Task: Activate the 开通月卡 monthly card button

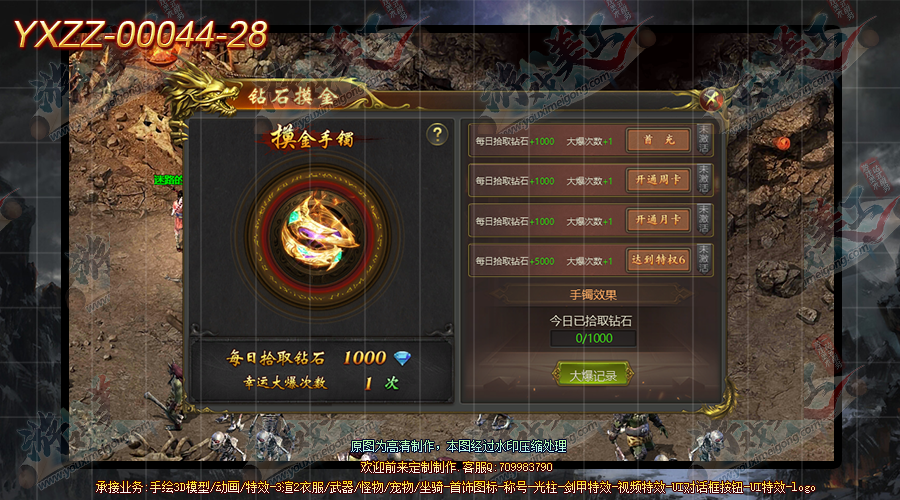Action: pyautogui.click(x=658, y=220)
